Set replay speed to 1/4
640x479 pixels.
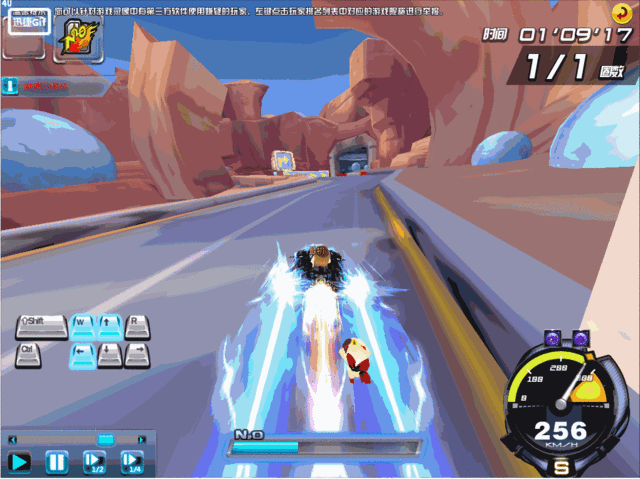[132, 462]
